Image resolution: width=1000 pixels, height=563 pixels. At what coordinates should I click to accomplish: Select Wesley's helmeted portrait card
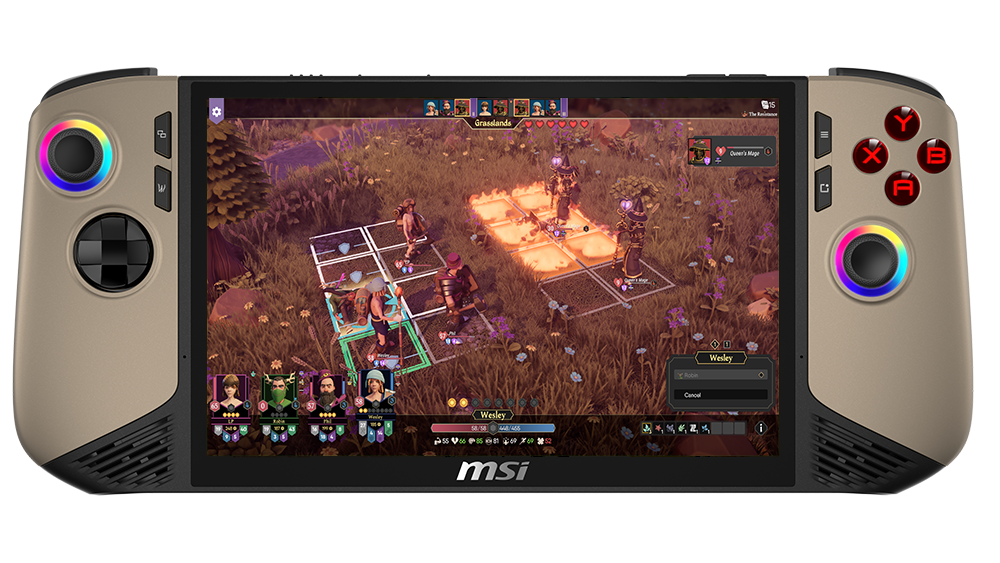[x=375, y=390]
